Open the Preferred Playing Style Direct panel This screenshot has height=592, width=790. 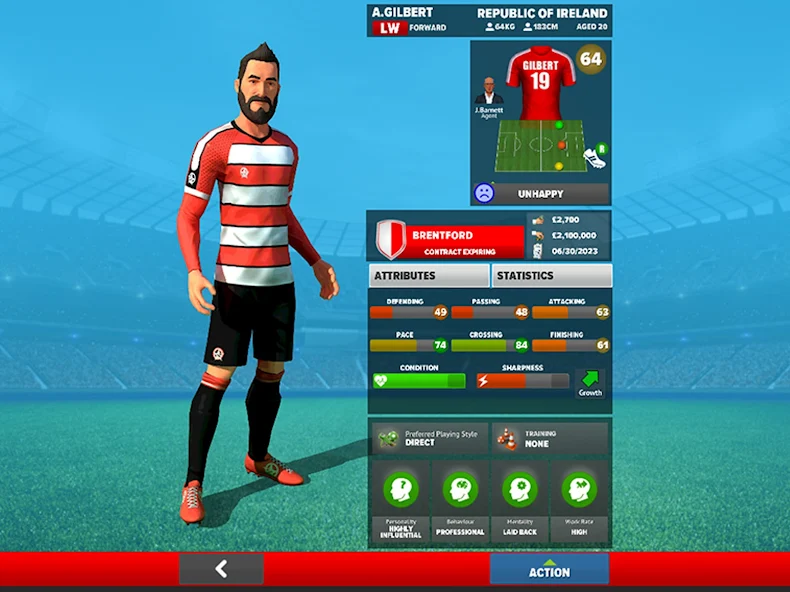pos(430,438)
